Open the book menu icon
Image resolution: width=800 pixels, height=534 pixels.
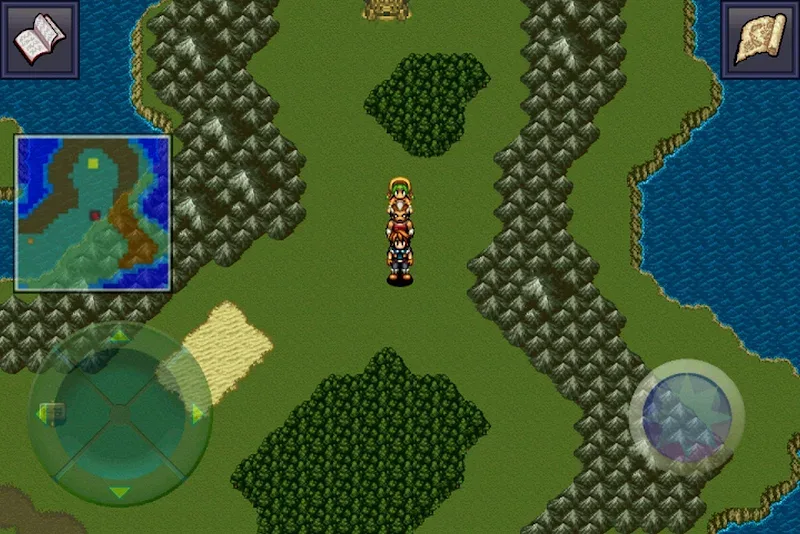(x=39, y=39)
